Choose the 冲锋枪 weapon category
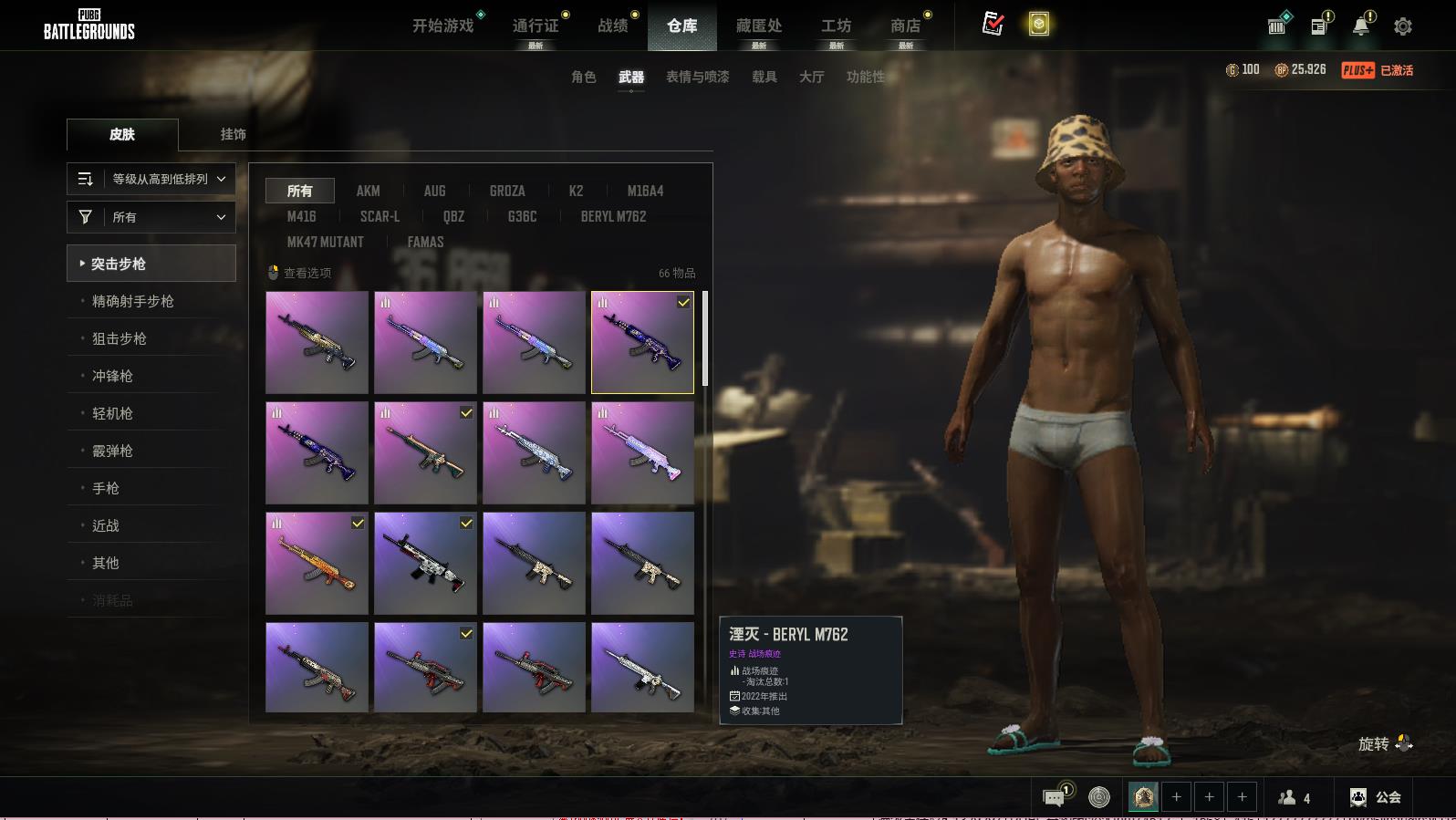Viewport: 1456px width, 820px height. click(112, 376)
